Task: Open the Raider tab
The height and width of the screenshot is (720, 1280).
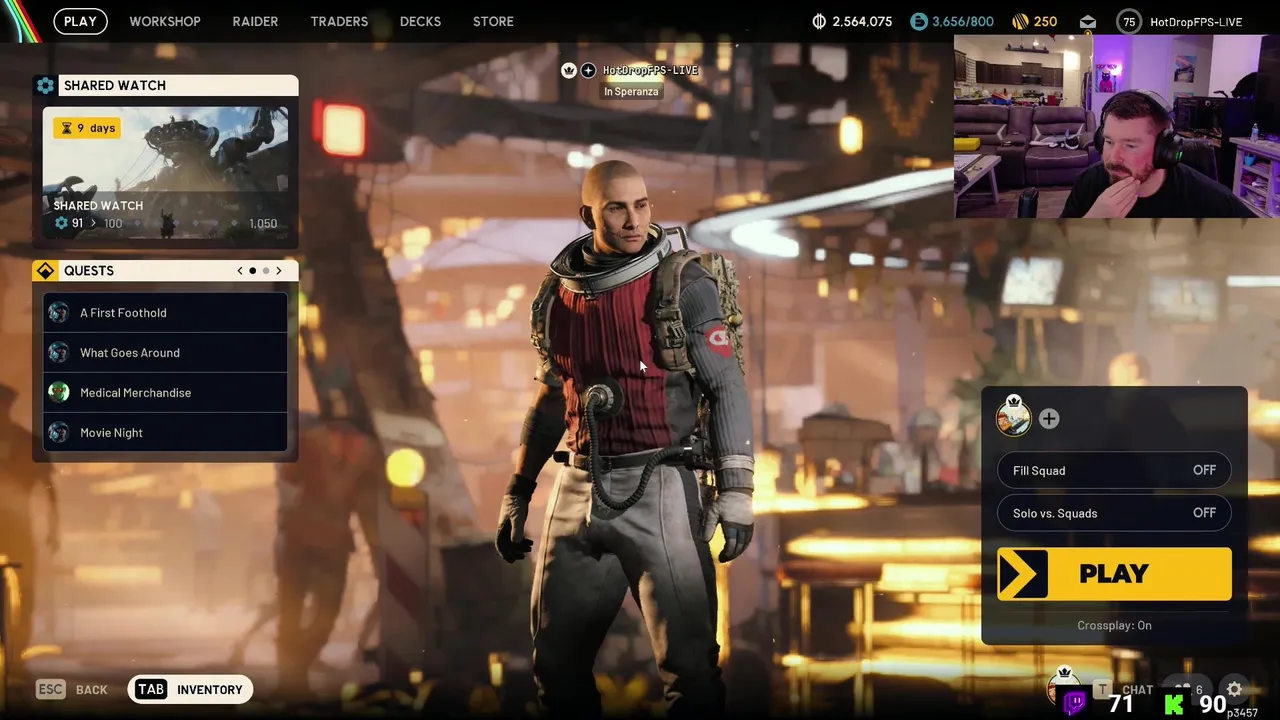Action: pos(255,21)
